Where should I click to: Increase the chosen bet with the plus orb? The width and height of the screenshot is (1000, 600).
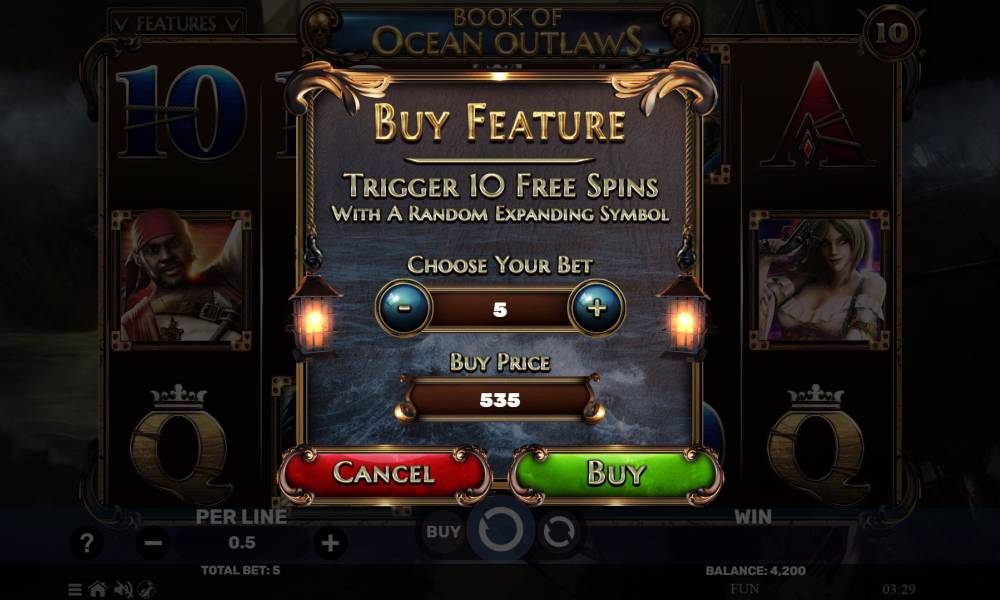[x=597, y=308]
